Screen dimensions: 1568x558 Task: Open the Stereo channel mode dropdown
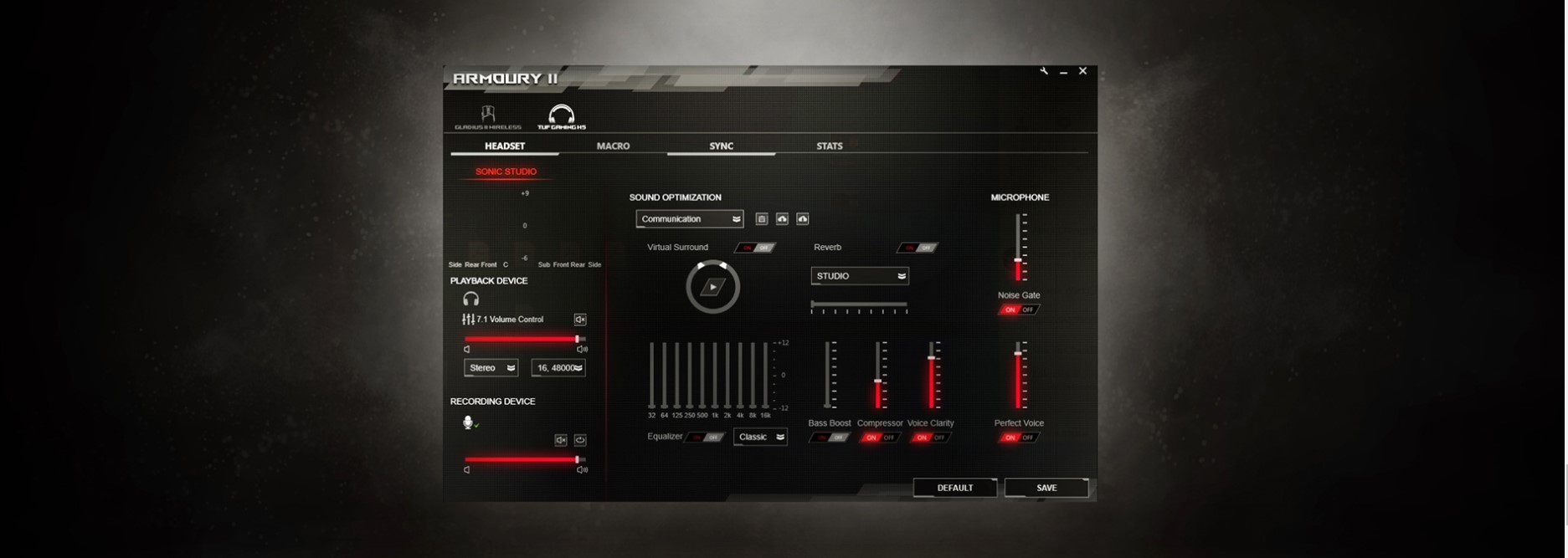point(491,368)
